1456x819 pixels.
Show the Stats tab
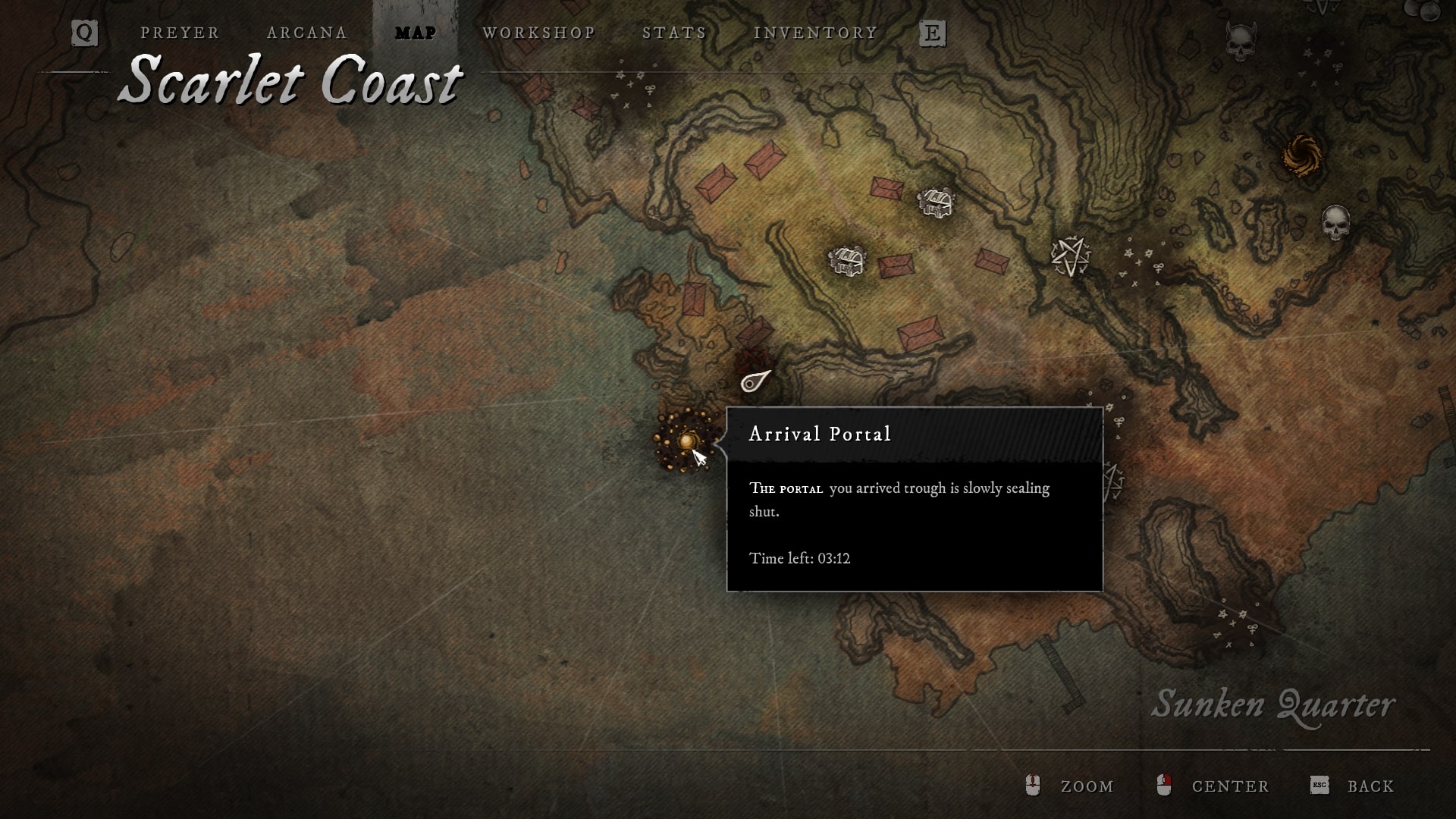click(x=674, y=33)
